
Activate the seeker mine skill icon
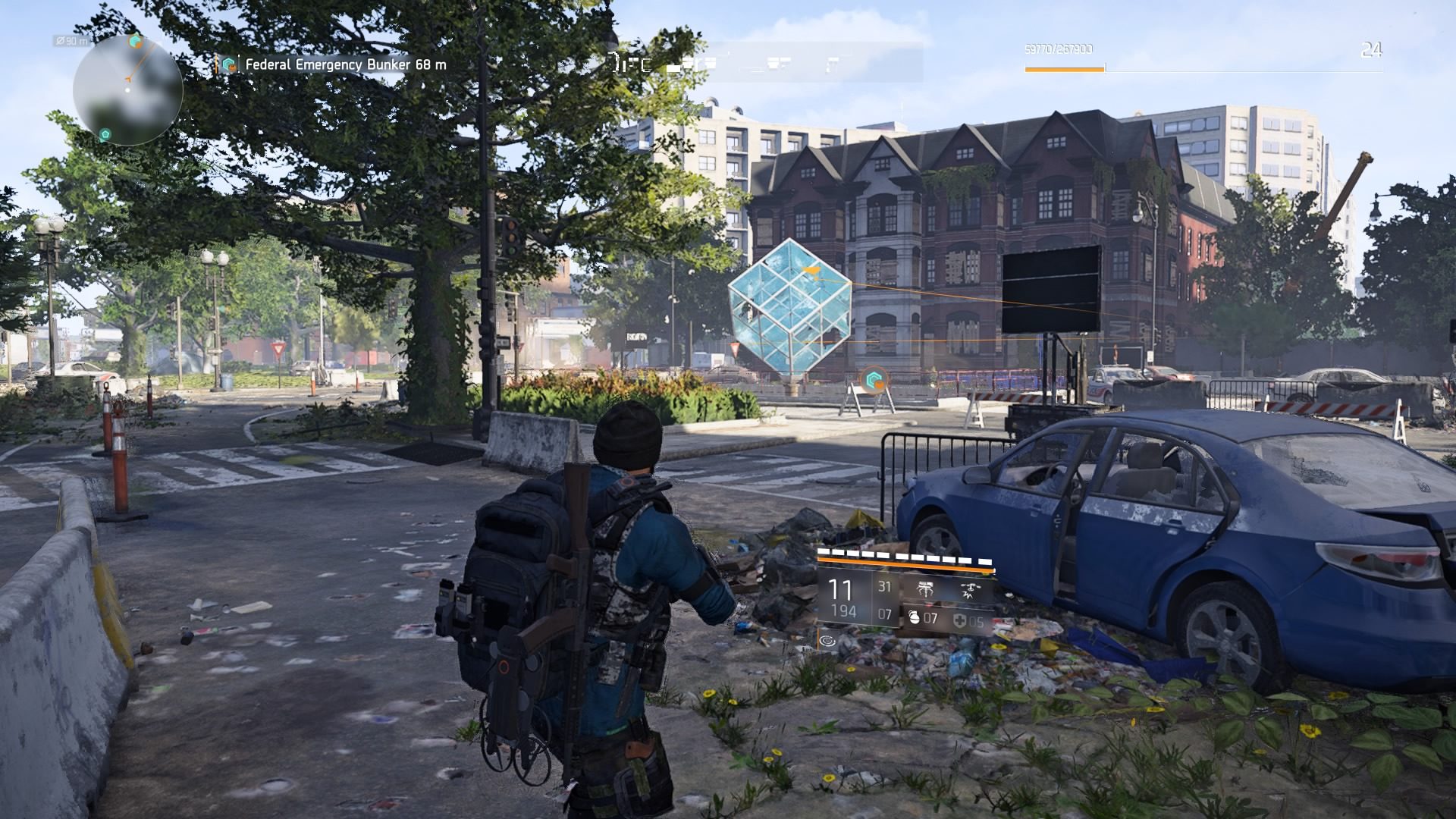[x=925, y=588]
